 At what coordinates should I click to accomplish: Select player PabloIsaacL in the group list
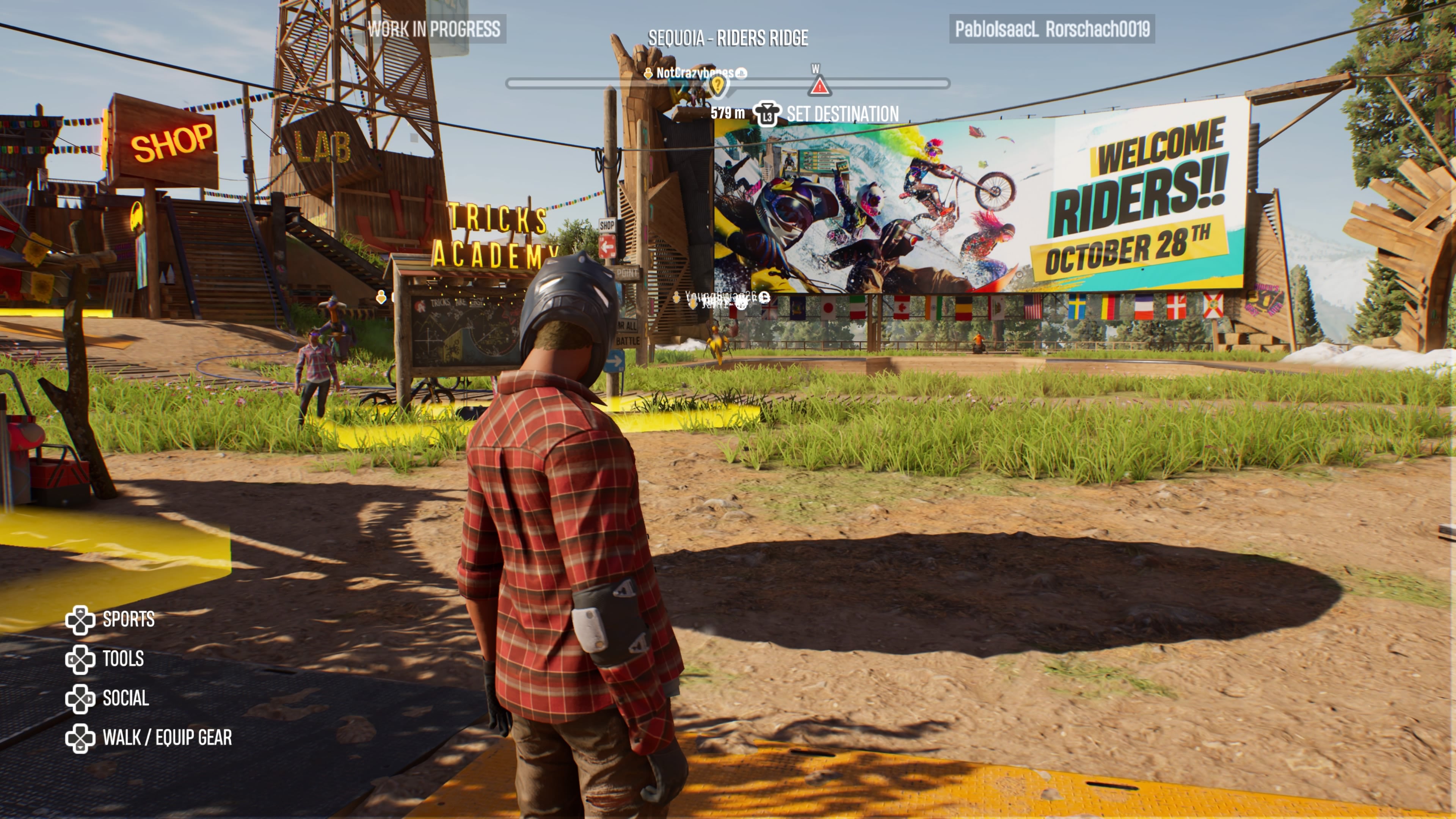pyautogui.click(x=996, y=29)
